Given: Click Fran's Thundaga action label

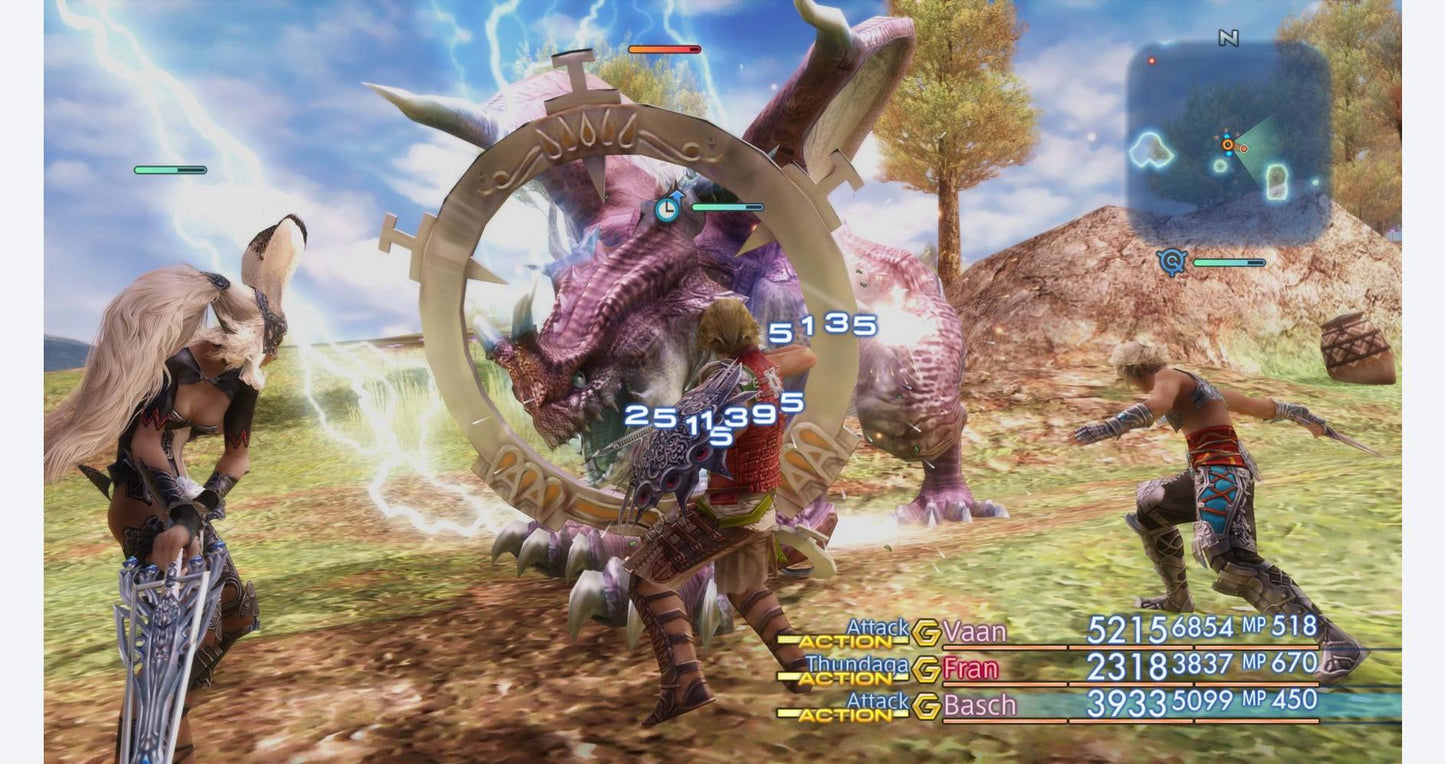Looking at the screenshot, I should (857, 663).
